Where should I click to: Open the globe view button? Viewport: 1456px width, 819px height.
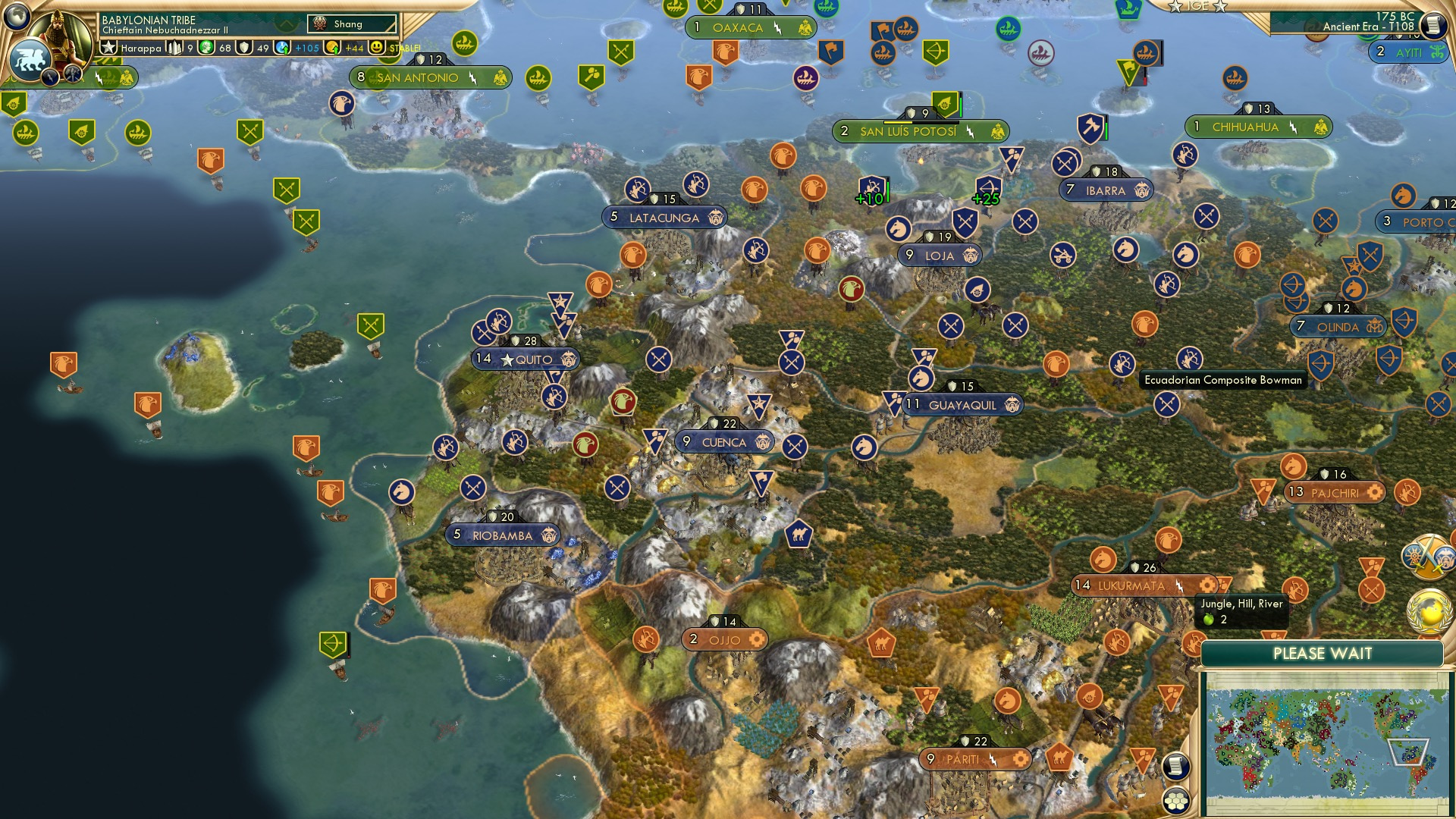(x=17, y=15)
